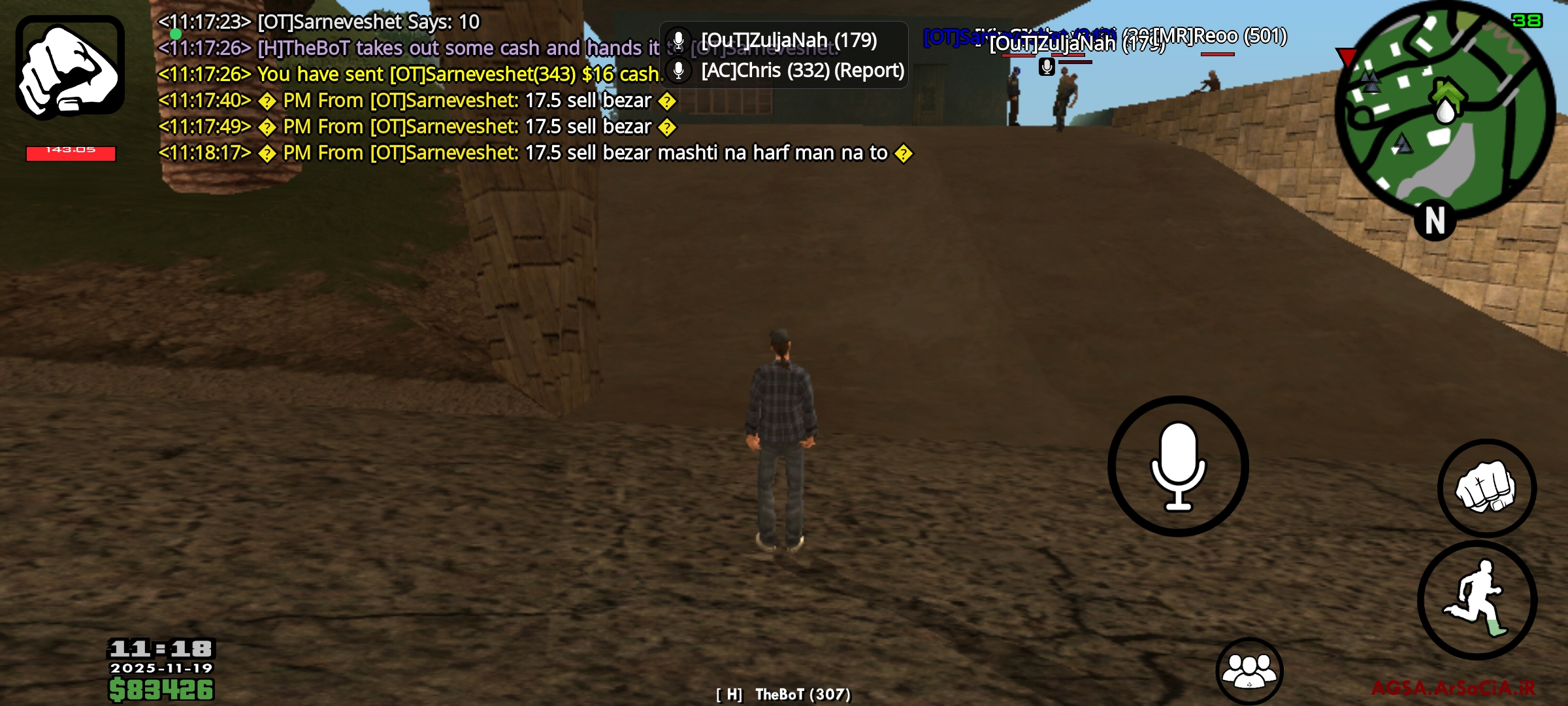Click the mic icon beside [OuT]ZuljaNah
Viewport: 1568px width, 706px height.
[680, 41]
